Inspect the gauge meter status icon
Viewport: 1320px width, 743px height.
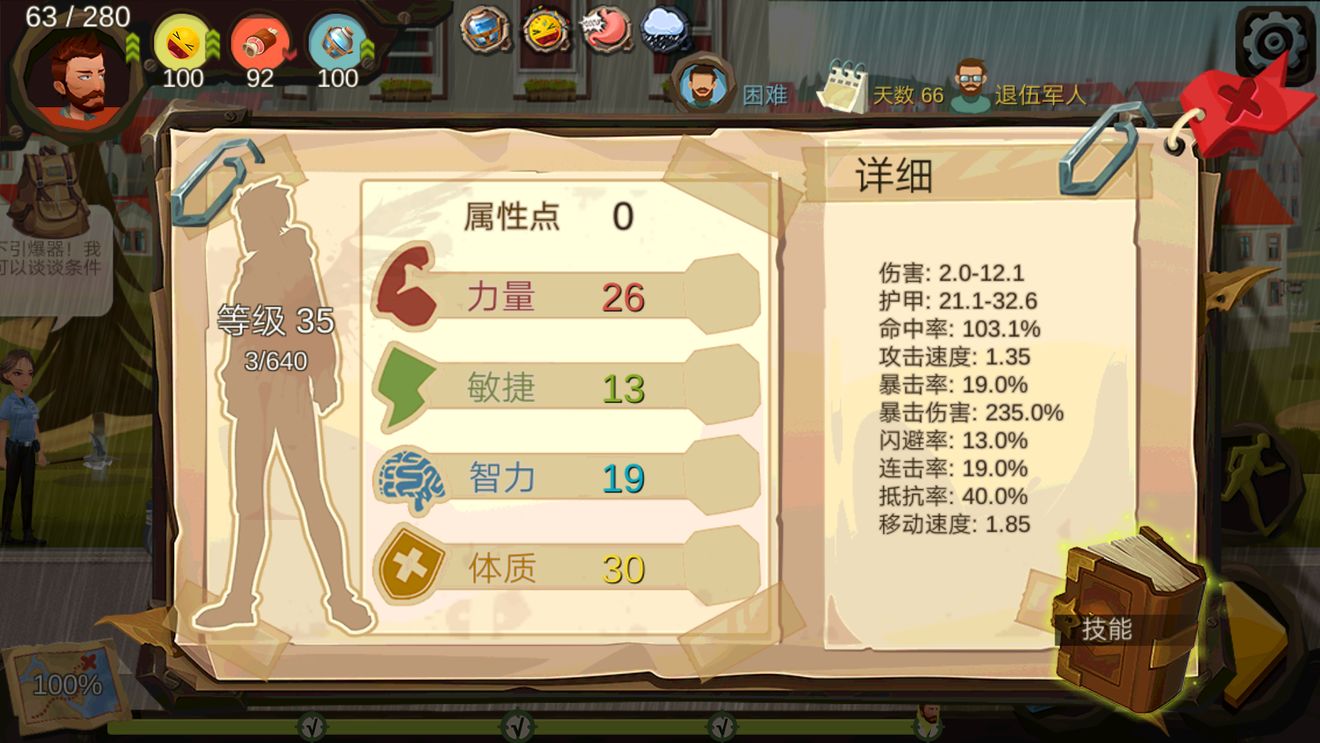click(x=547, y=29)
